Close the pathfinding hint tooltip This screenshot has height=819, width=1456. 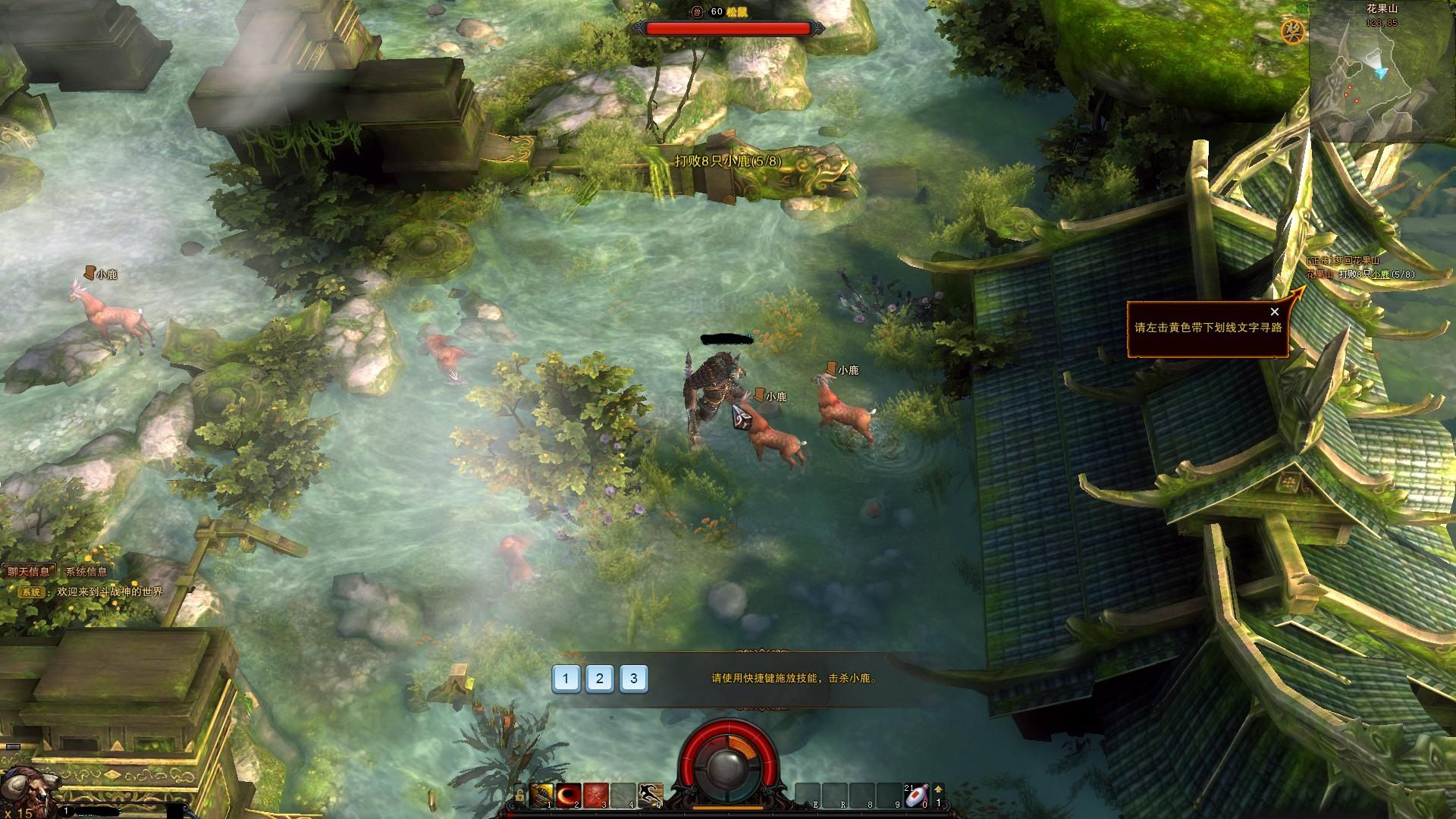pos(1275,312)
